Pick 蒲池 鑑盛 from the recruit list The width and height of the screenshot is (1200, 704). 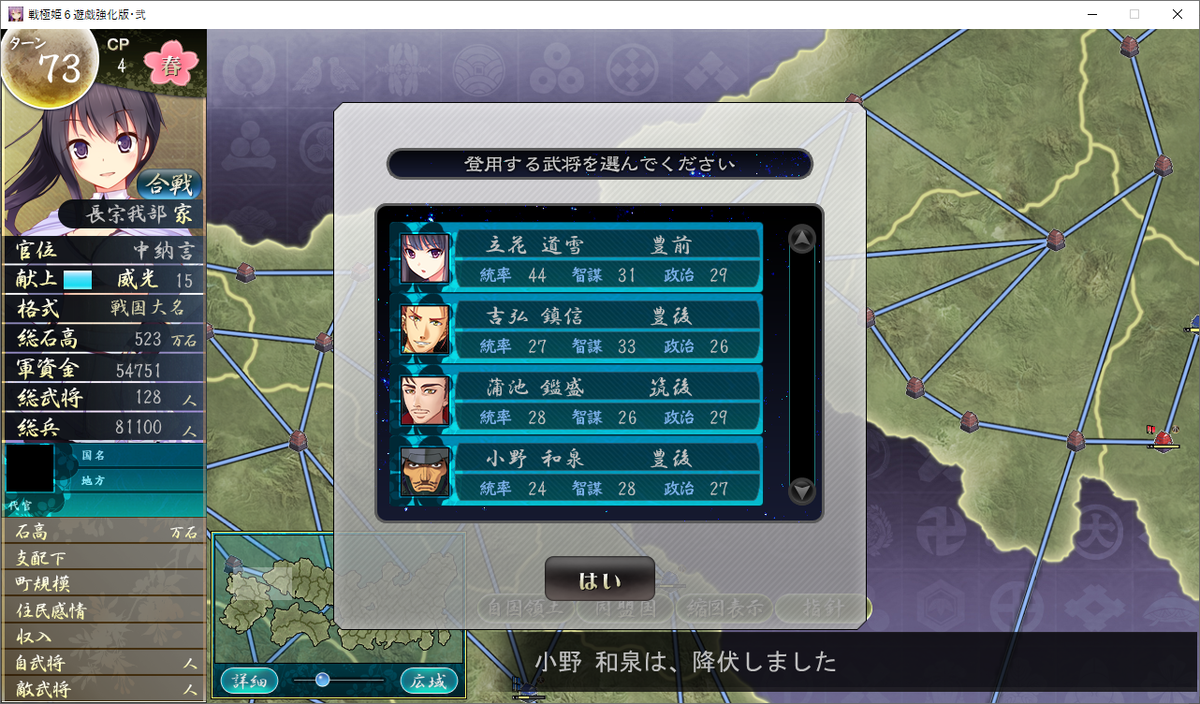click(580, 400)
